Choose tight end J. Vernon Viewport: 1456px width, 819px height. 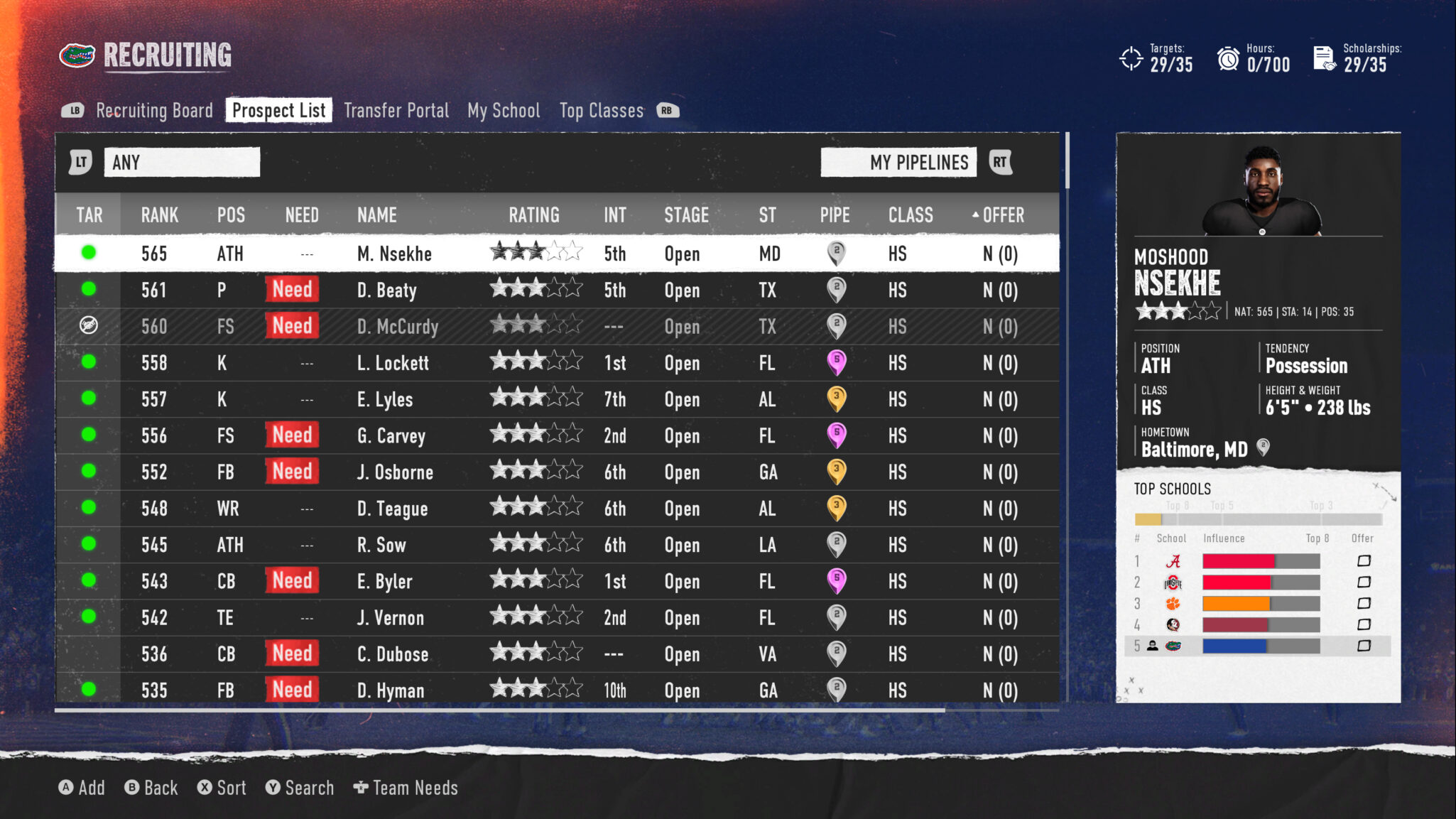point(391,618)
